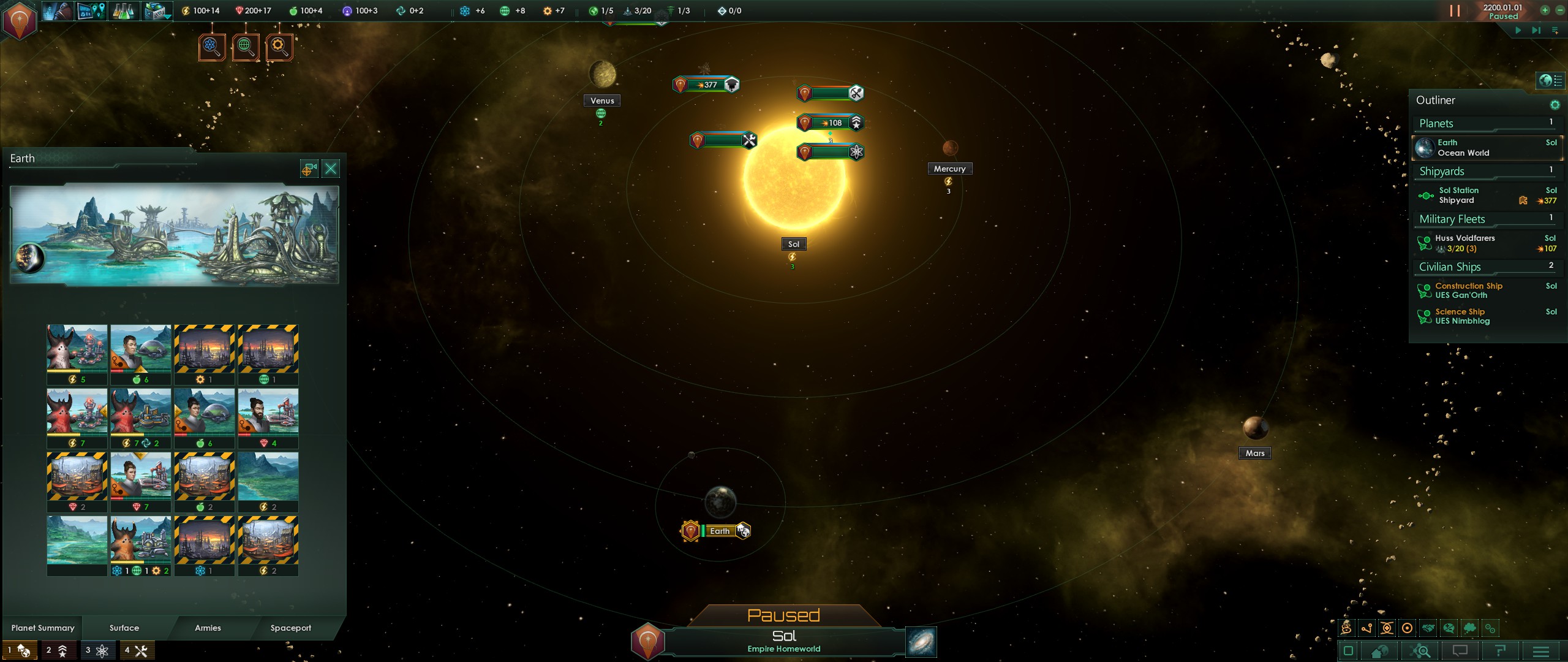Open the research flasks technology view
Image resolution: width=1568 pixels, height=662 pixels.
[x=123, y=11]
